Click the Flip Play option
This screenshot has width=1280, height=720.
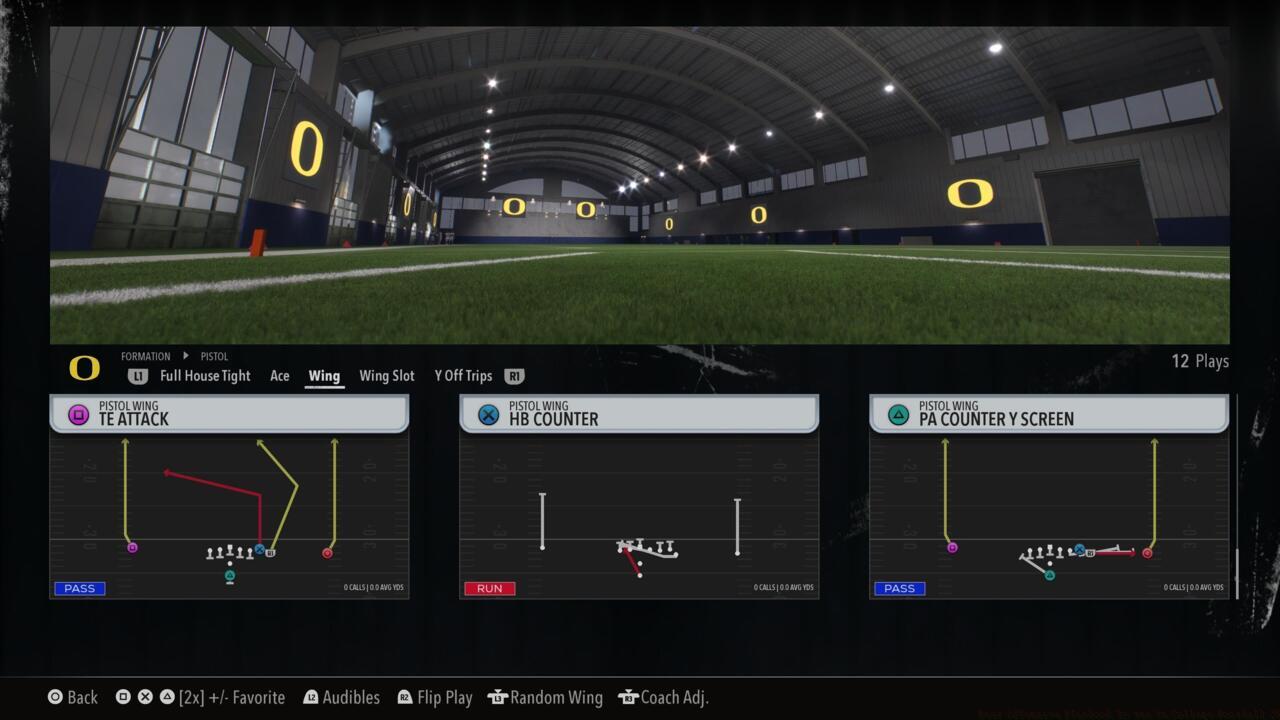click(x=444, y=697)
